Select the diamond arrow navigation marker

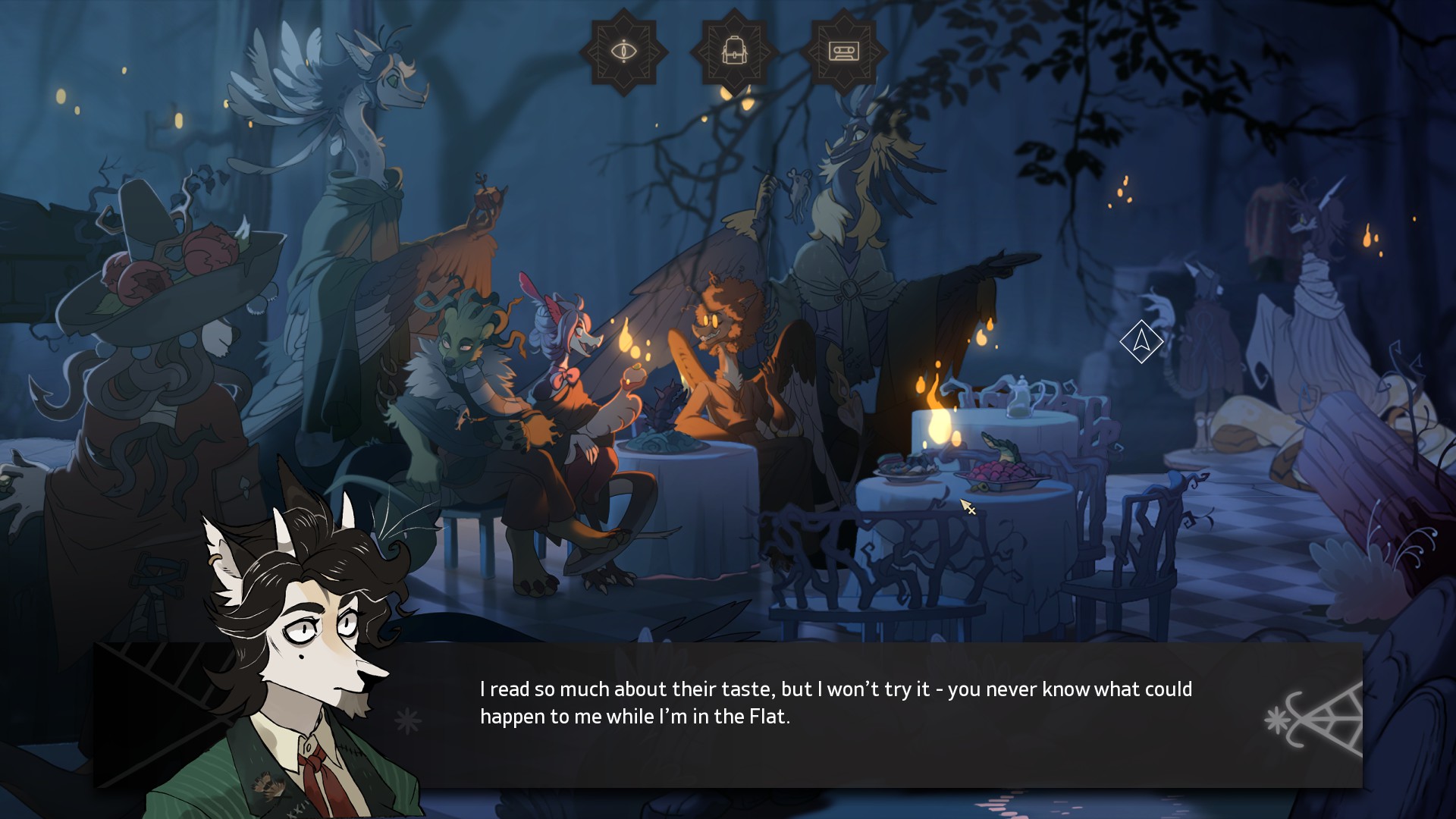click(x=1141, y=341)
